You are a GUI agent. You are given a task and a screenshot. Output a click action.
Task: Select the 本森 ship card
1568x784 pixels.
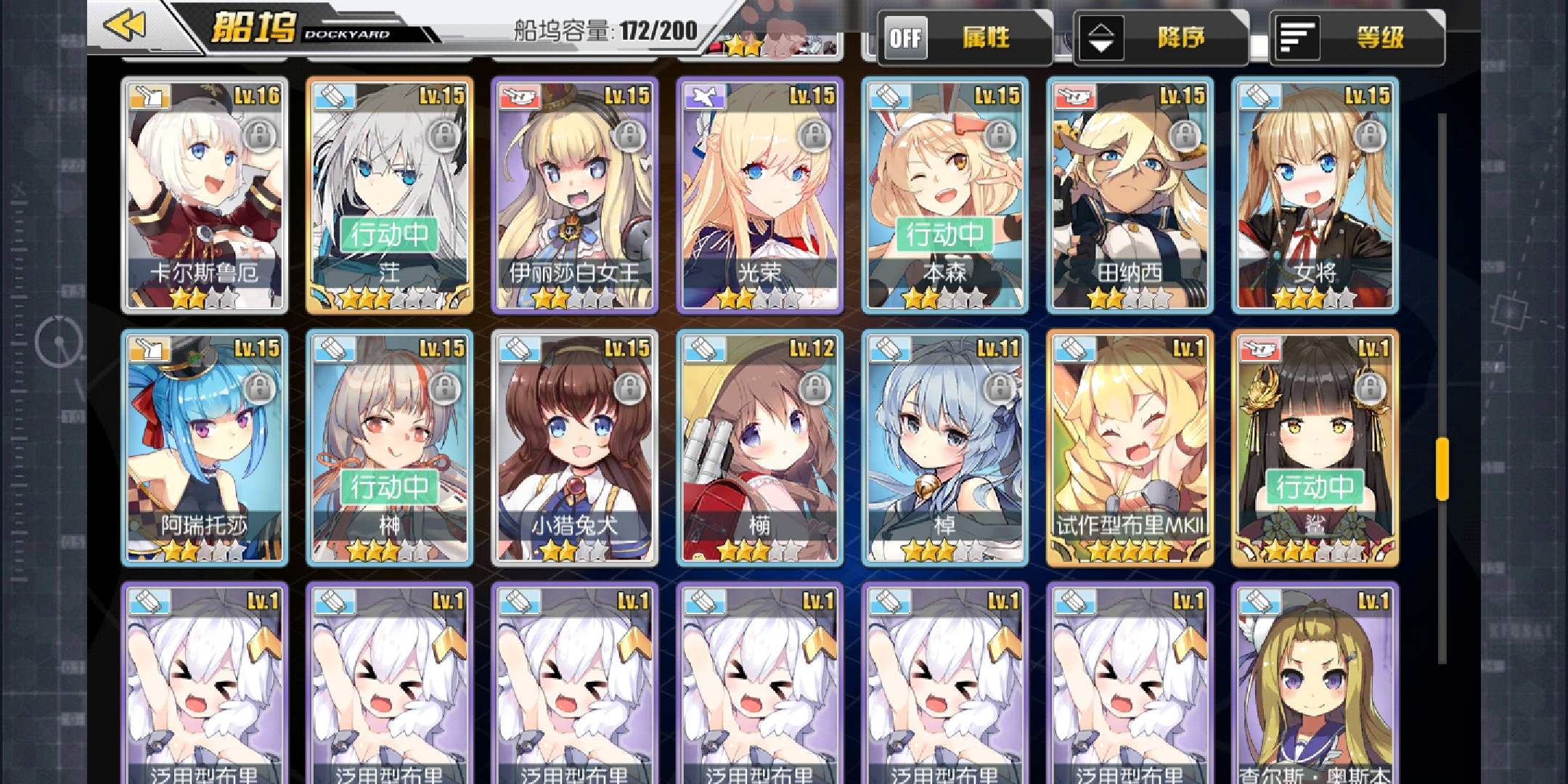(x=944, y=195)
